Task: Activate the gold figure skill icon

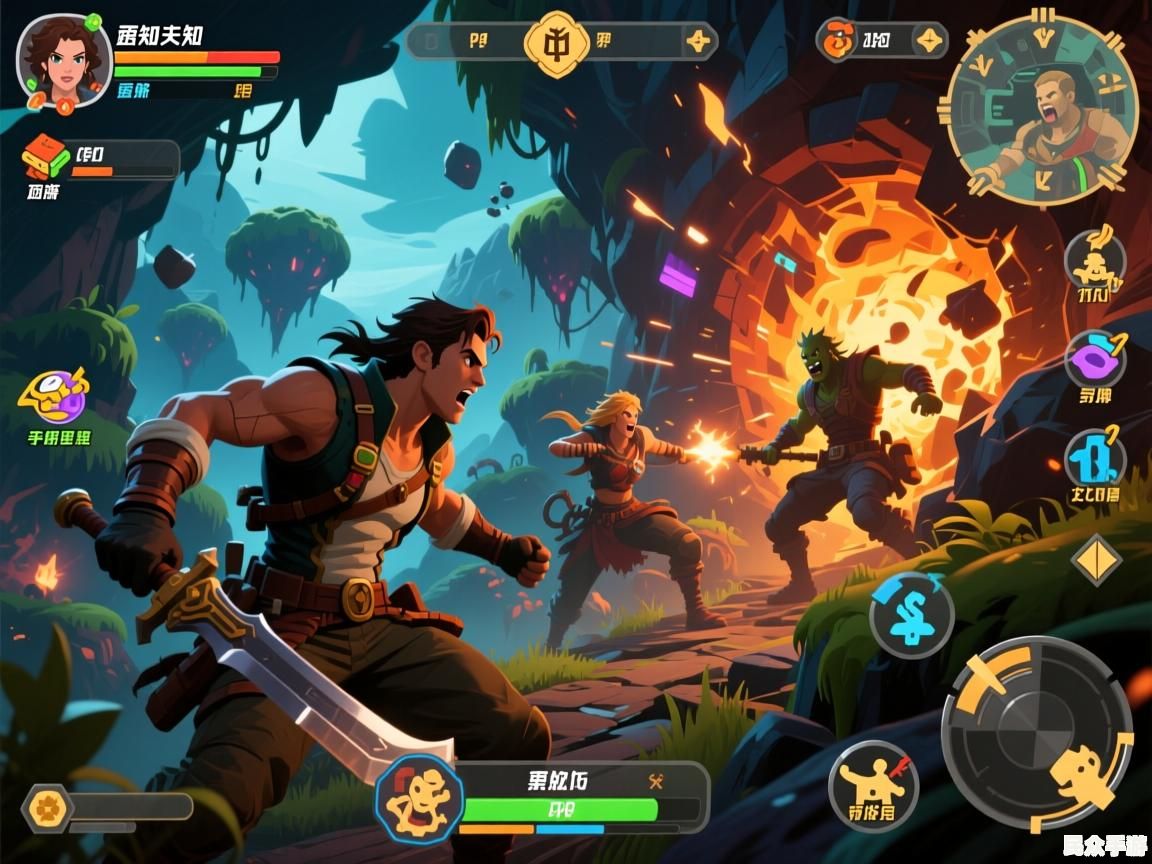Action: coord(1094,261)
